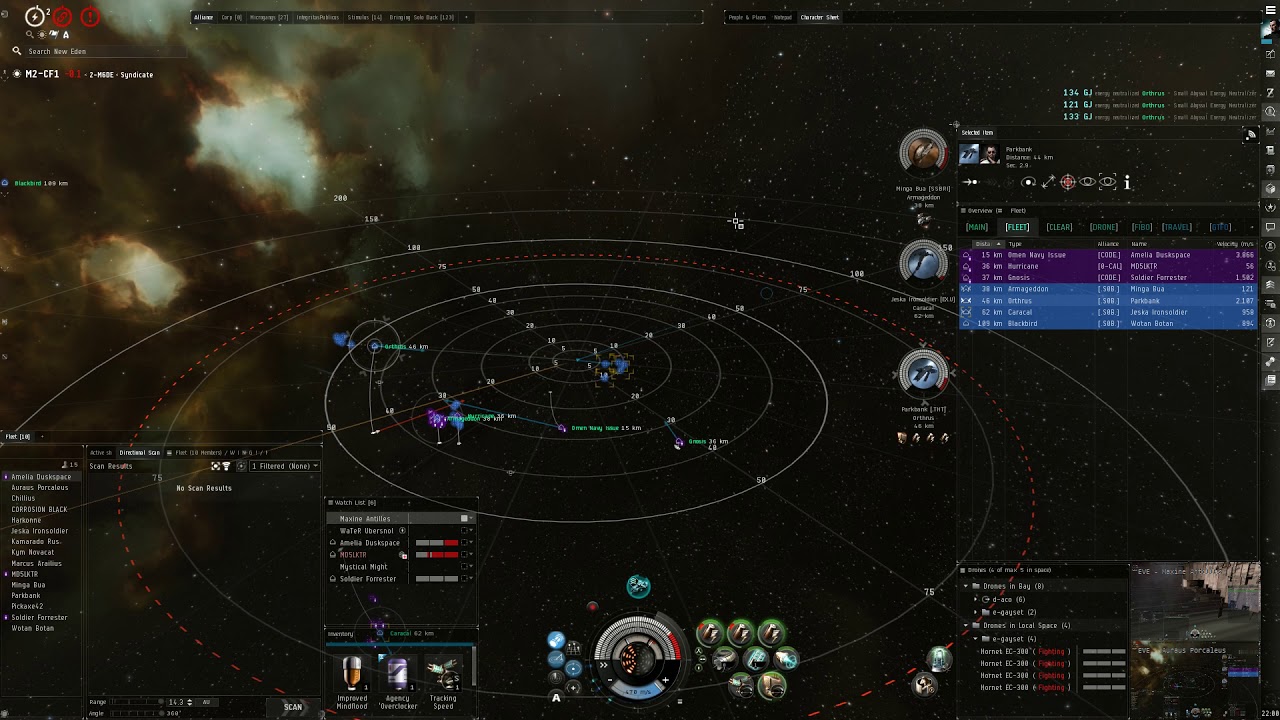Activate orbit command for selected item
The width and height of the screenshot is (1280, 720).
pyautogui.click(x=1028, y=182)
